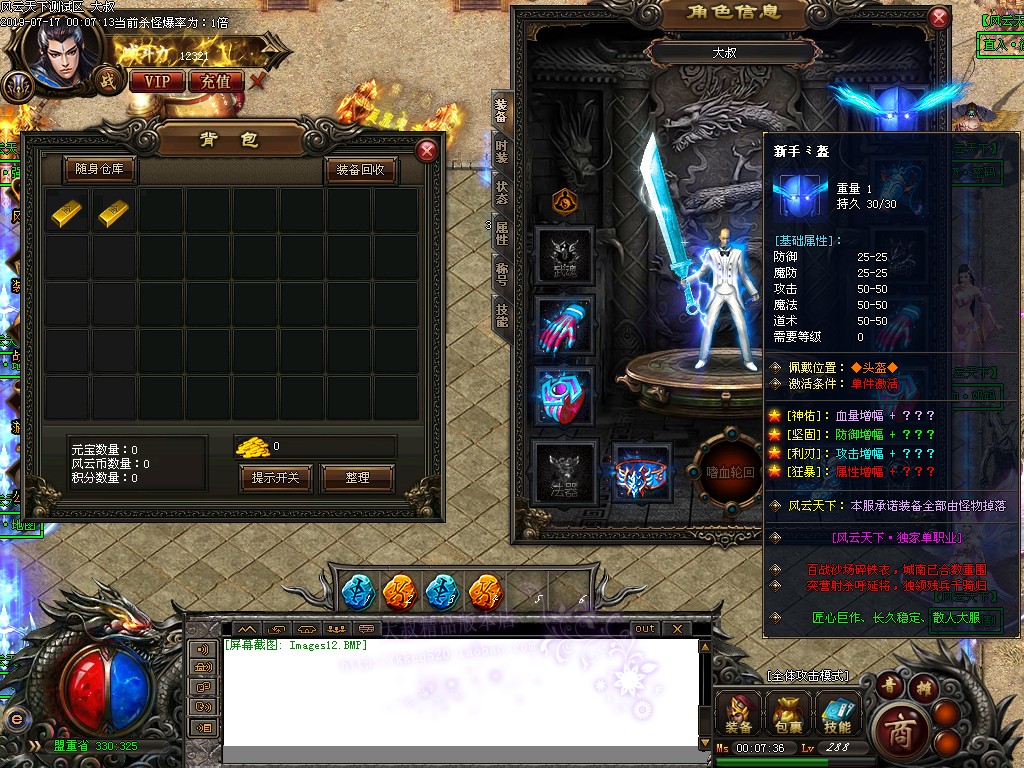Click the 整理 sort button
This screenshot has height=768, width=1024.
click(357, 478)
